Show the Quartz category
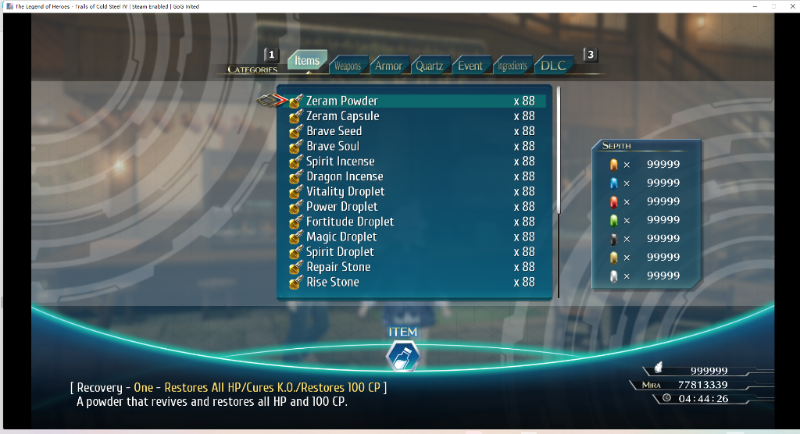Screen dimensions: 800x434 (429, 66)
